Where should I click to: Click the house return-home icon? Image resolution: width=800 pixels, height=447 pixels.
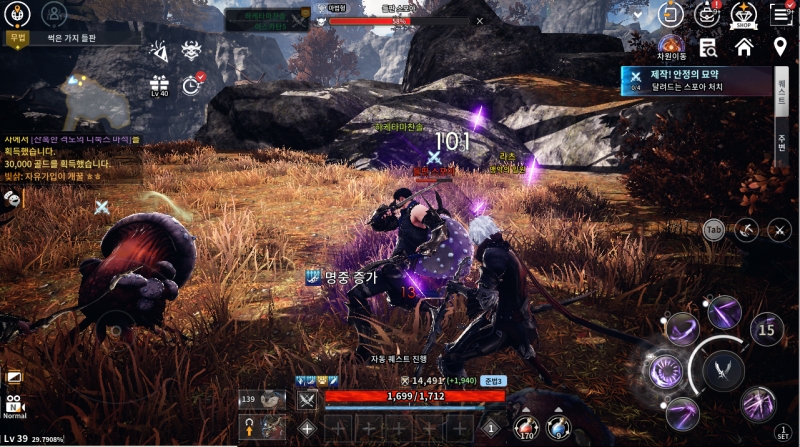coord(743,46)
